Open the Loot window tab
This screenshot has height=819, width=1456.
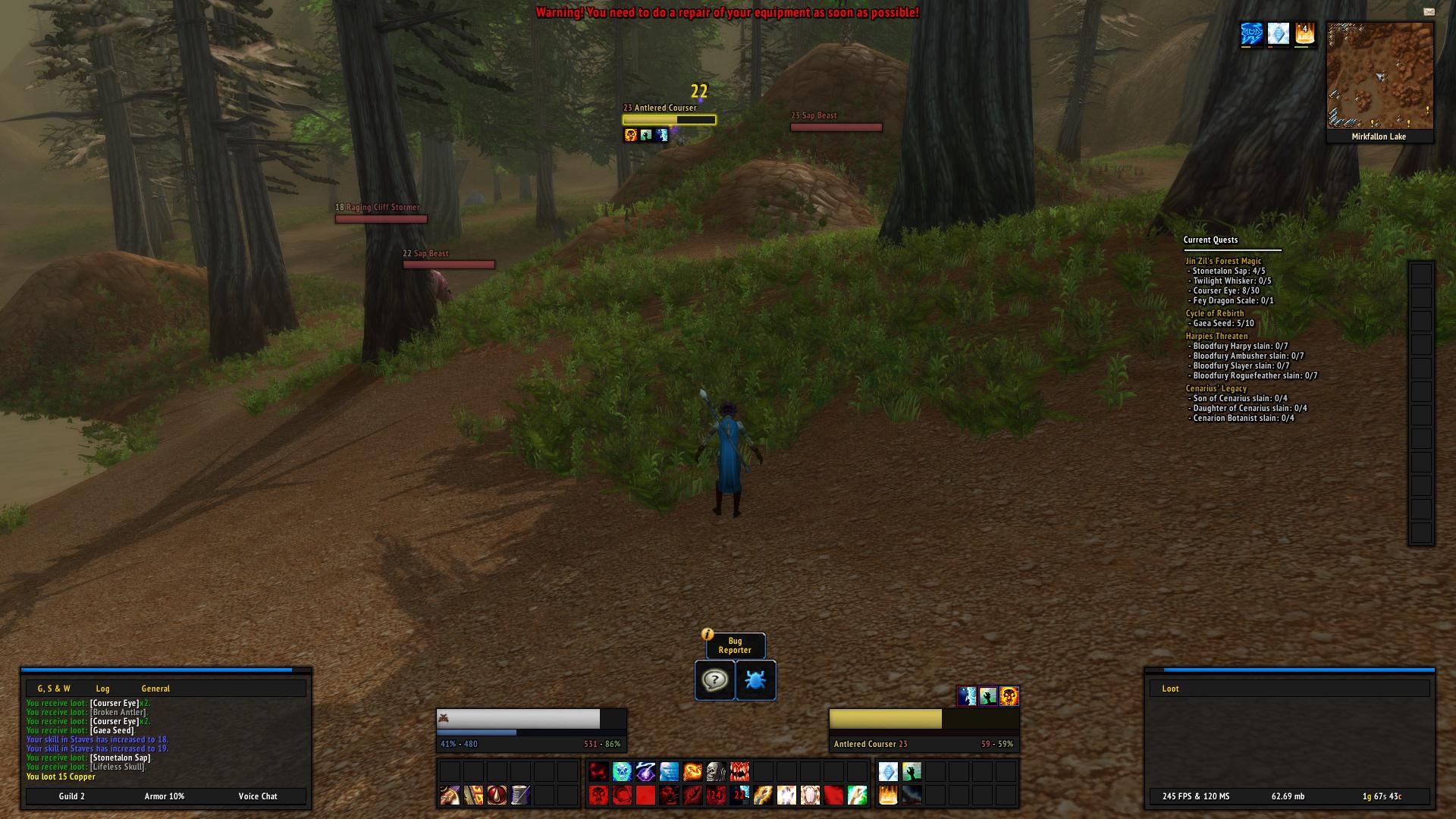click(x=1170, y=689)
